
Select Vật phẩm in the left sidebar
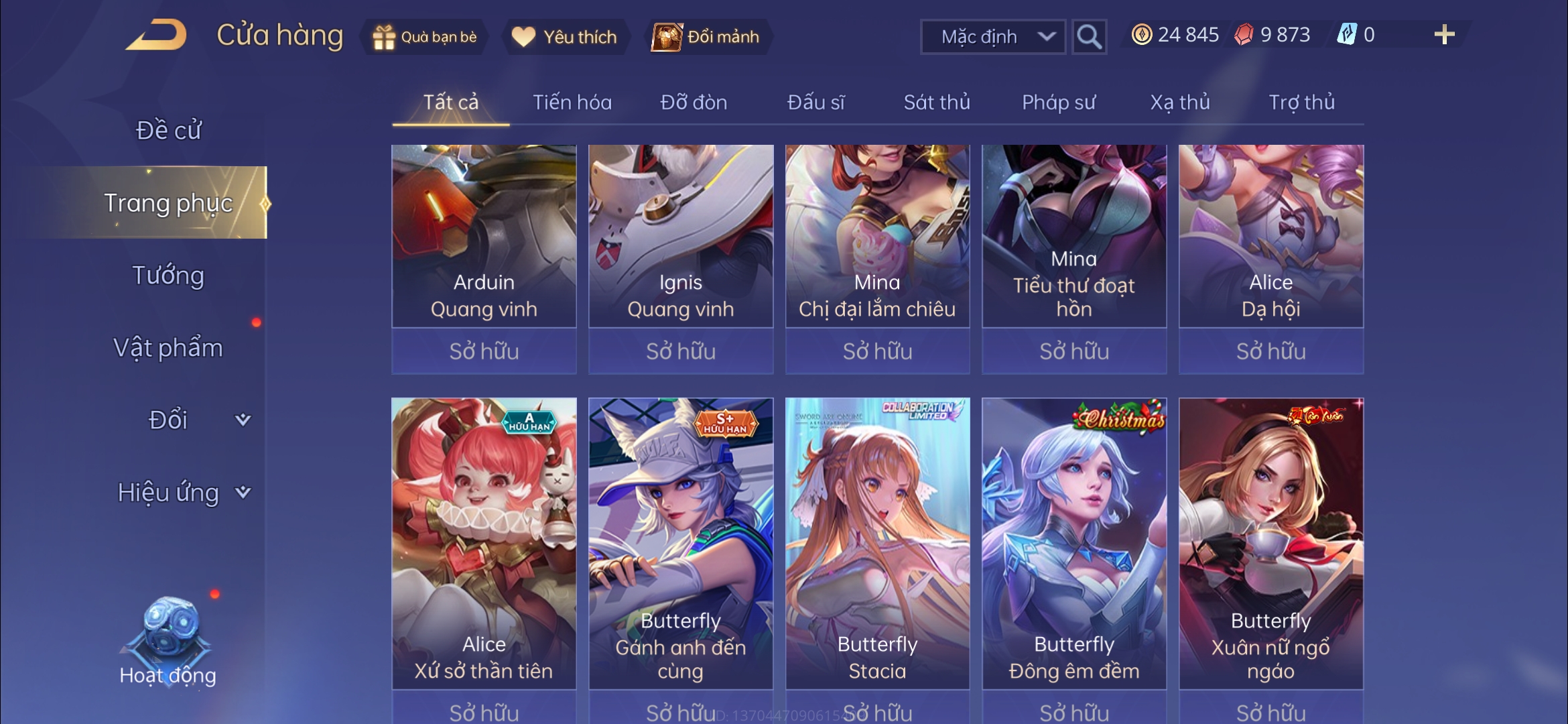click(x=170, y=347)
